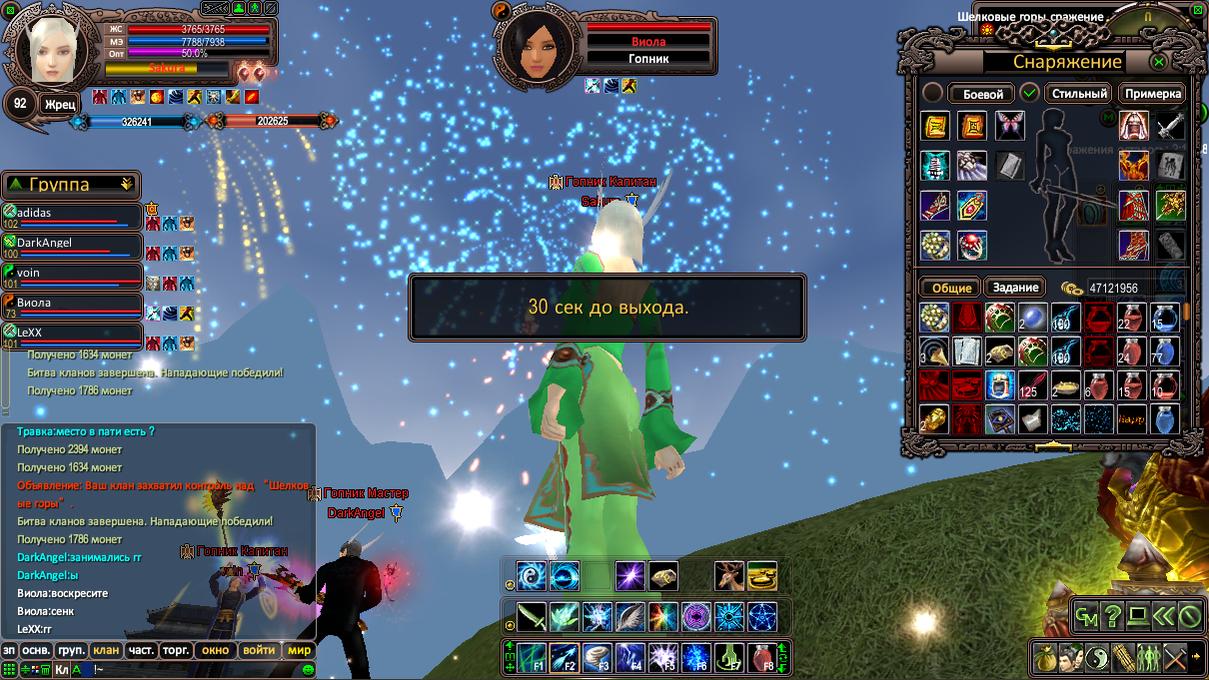The height and width of the screenshot is (680, 1209).
Task: Open the торг. trade chat tab
Action: (176, 650)
